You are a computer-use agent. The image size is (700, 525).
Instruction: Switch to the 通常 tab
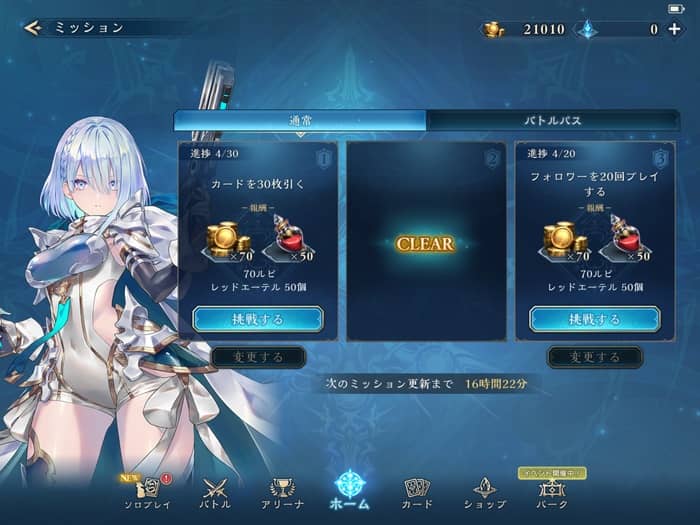point(300,120)
